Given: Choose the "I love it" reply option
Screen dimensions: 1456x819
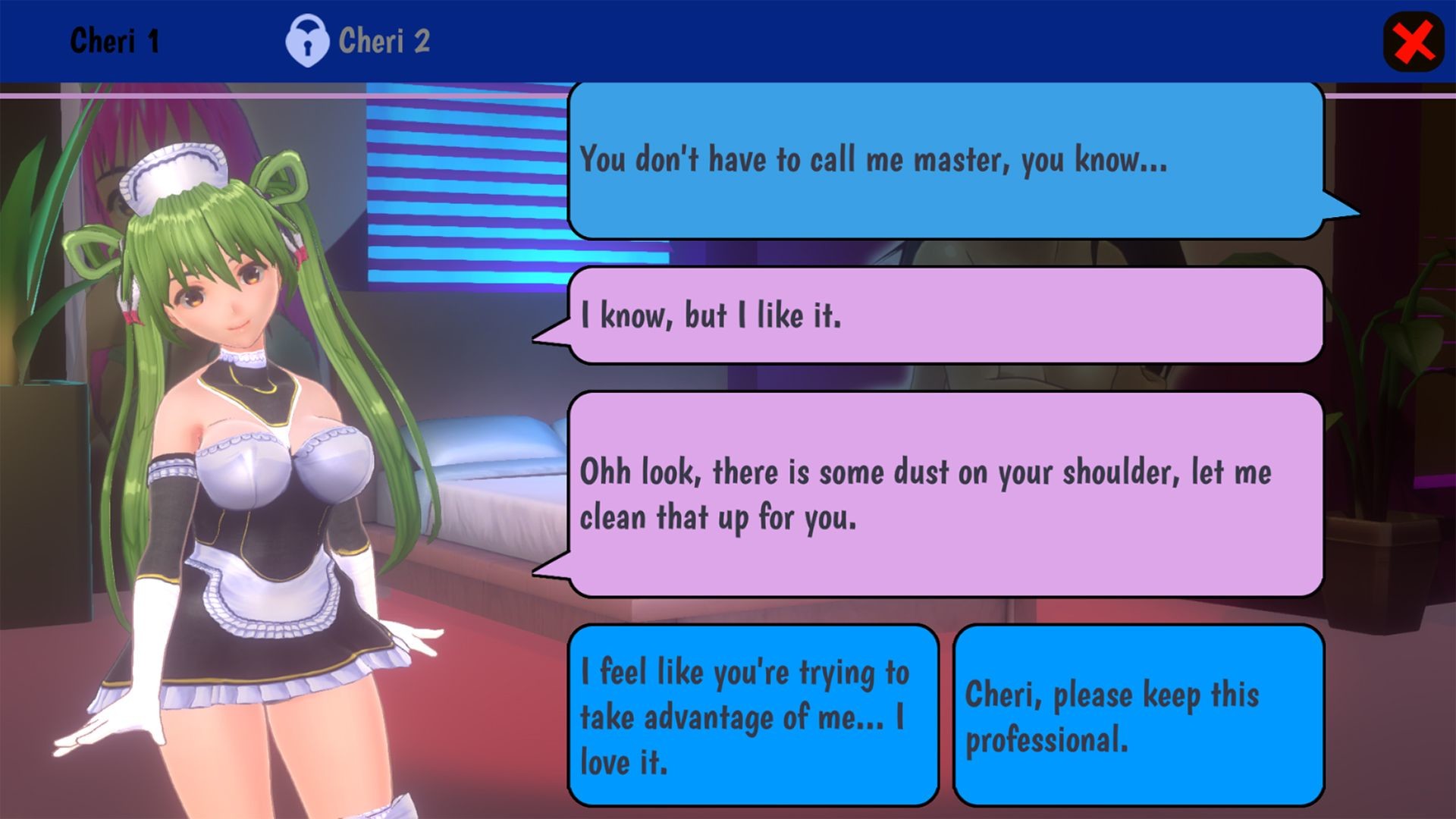Looking at the screenshot, I should click(753, 715).
